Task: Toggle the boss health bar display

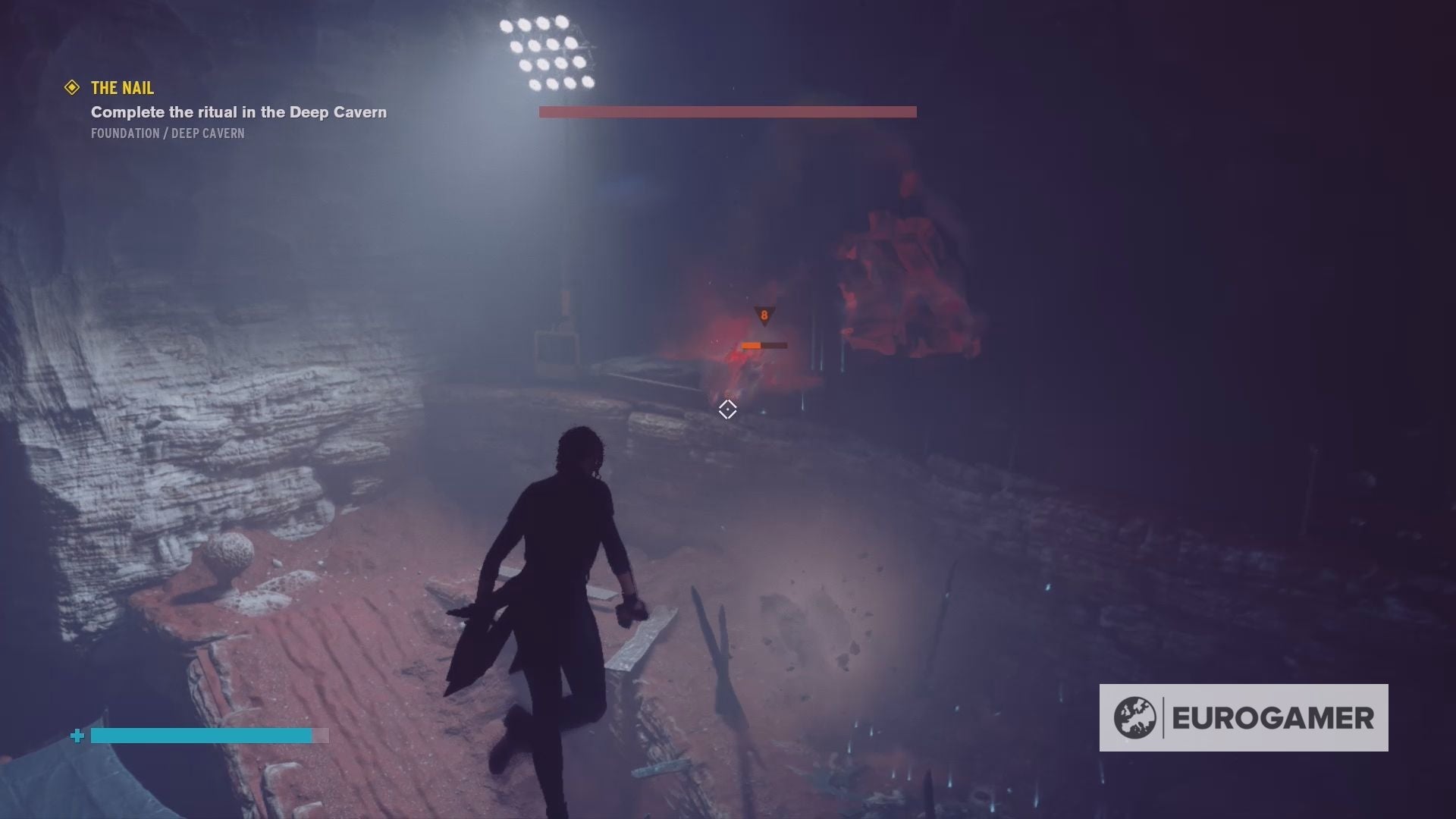Action: [x=727, y=111]
